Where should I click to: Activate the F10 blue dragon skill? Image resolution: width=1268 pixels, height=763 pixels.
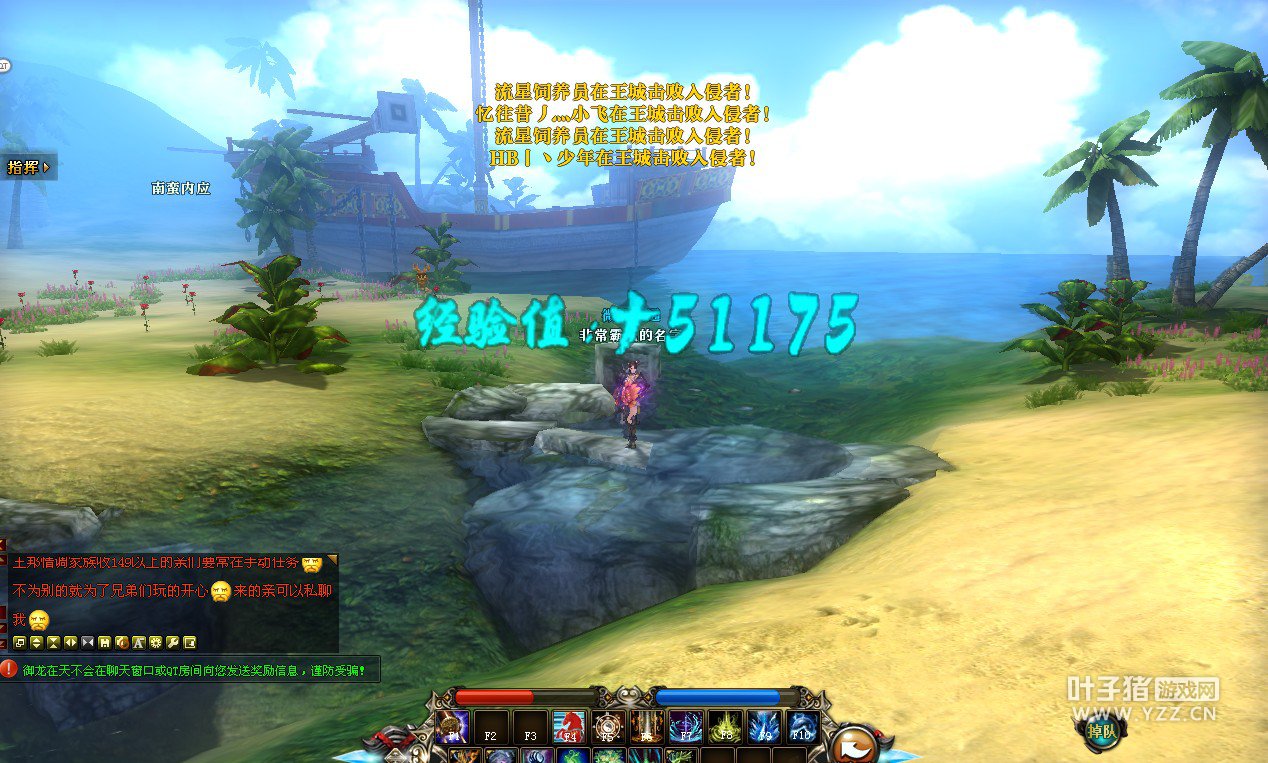pos(802,728)
